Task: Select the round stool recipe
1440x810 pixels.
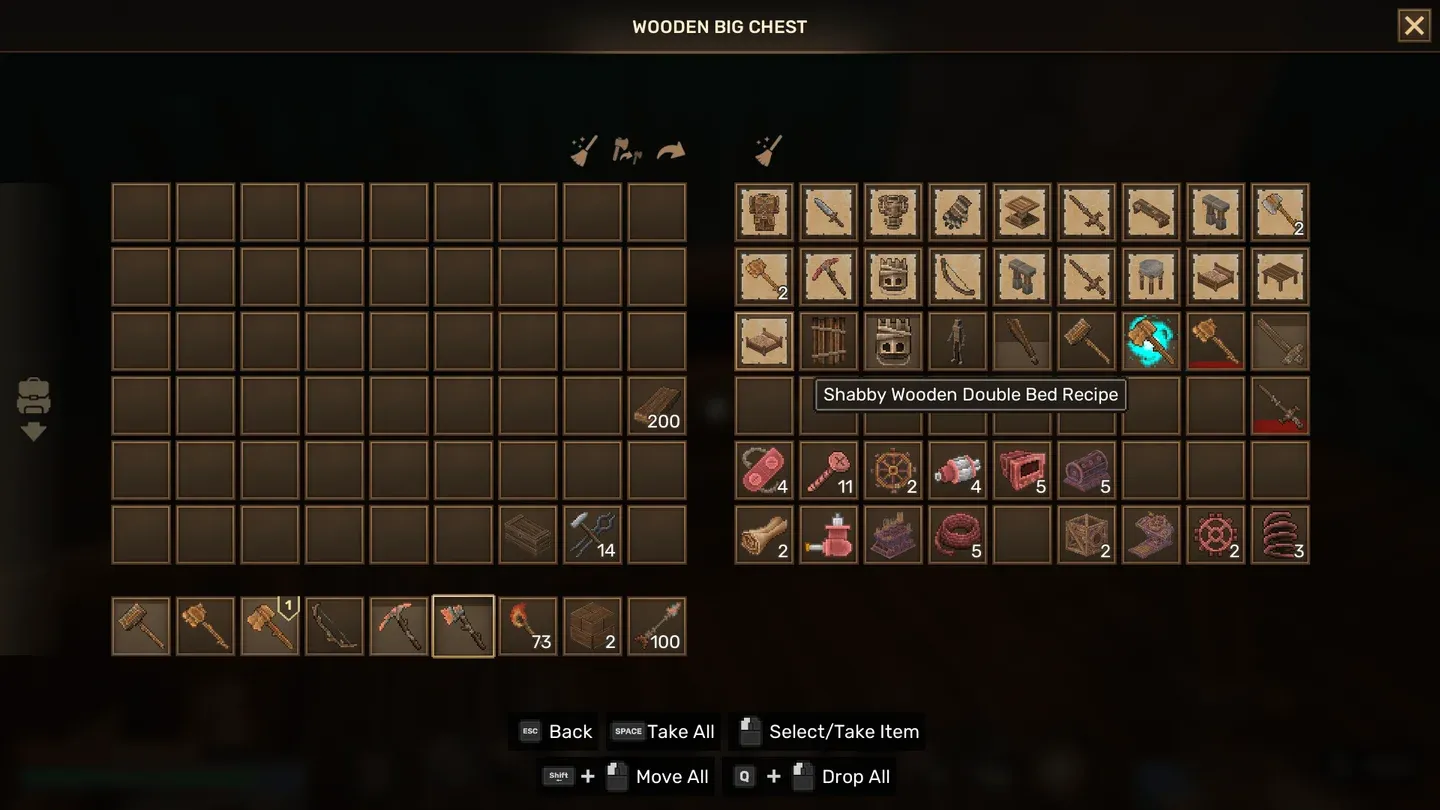Action: pos(1151,276)
